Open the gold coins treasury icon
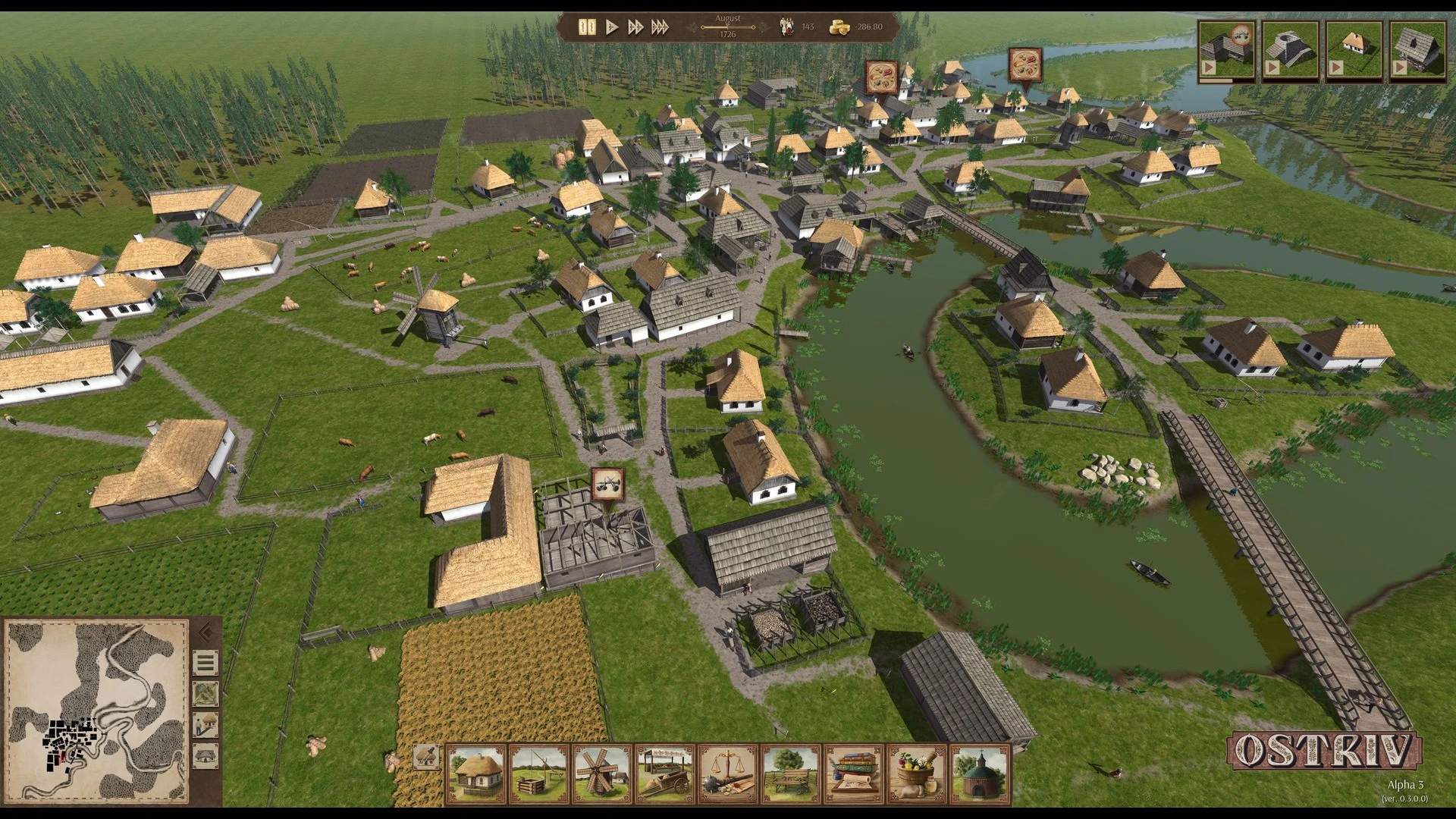 pyautogui.click(x=839, y=27)
